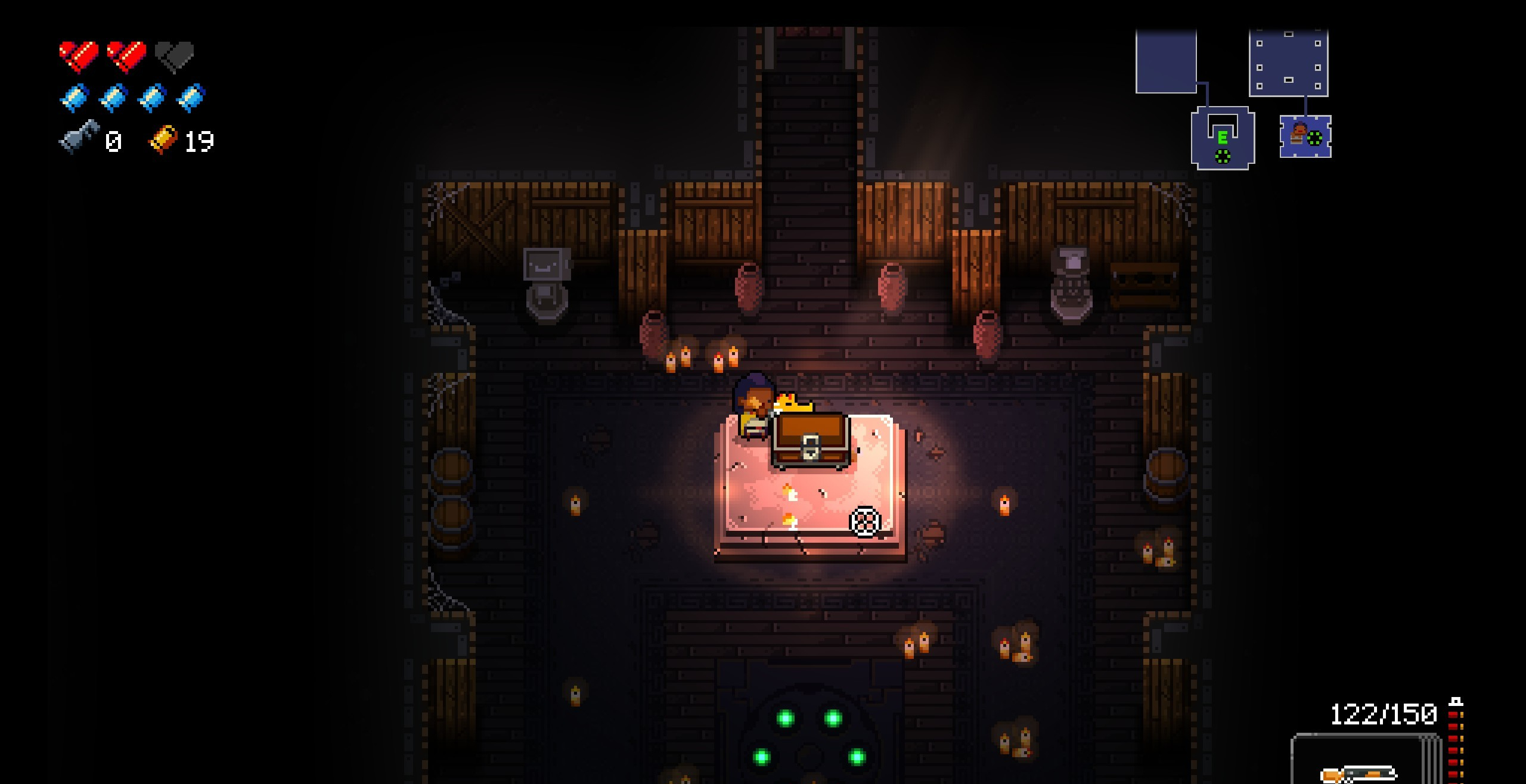Click the minimap exit room marked E

click(1223, 137)
